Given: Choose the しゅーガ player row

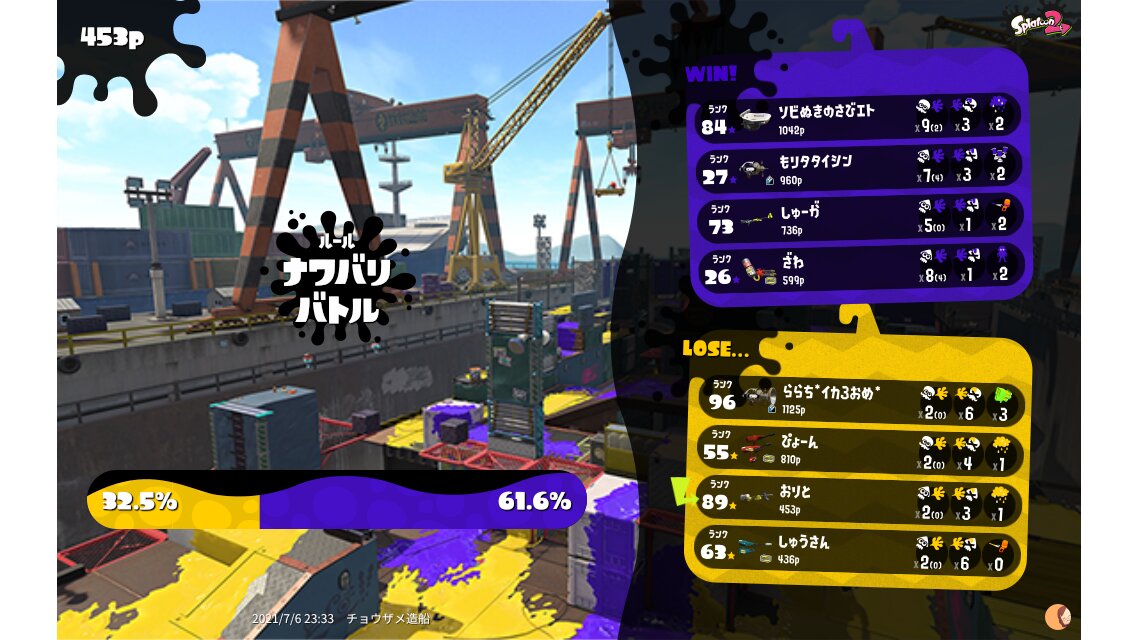Looking at the screenshot, I should 858,218.
